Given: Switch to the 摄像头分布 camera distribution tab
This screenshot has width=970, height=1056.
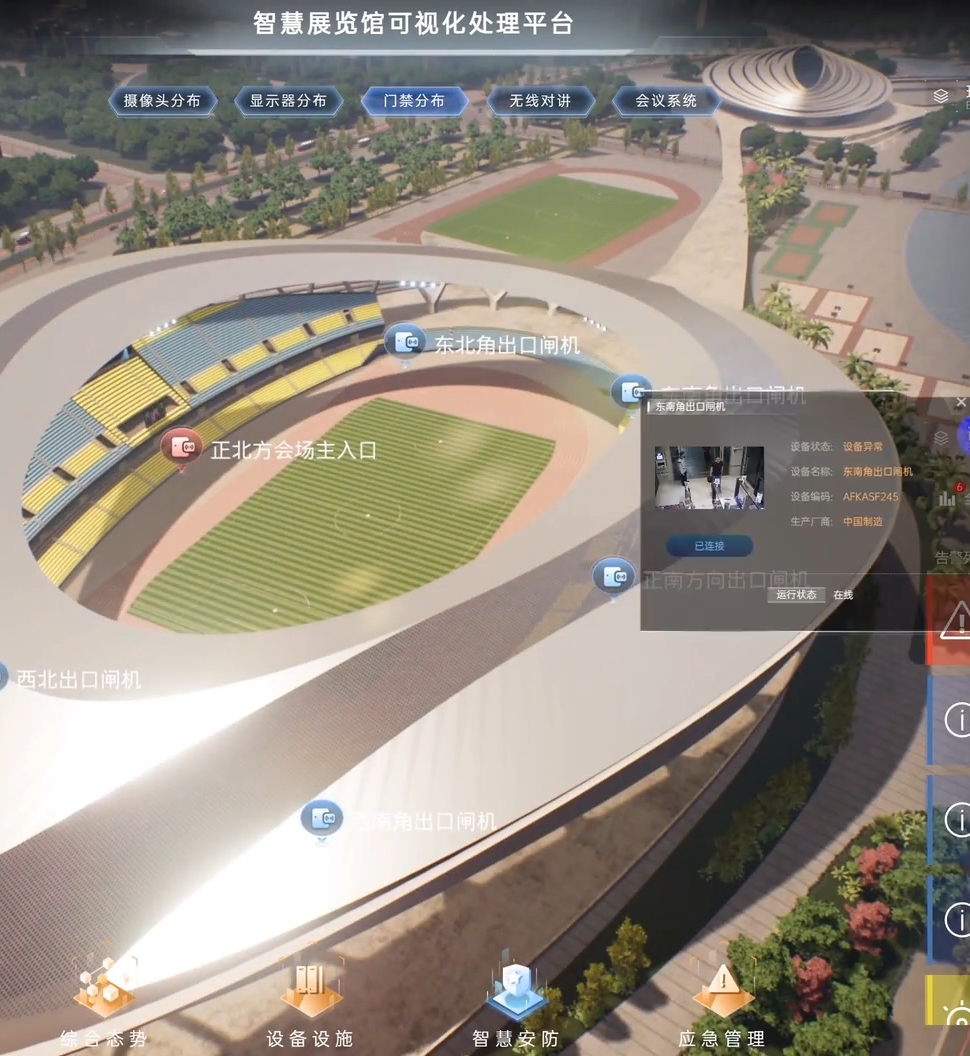Looking at the screenshot, I should coord(162,101).
